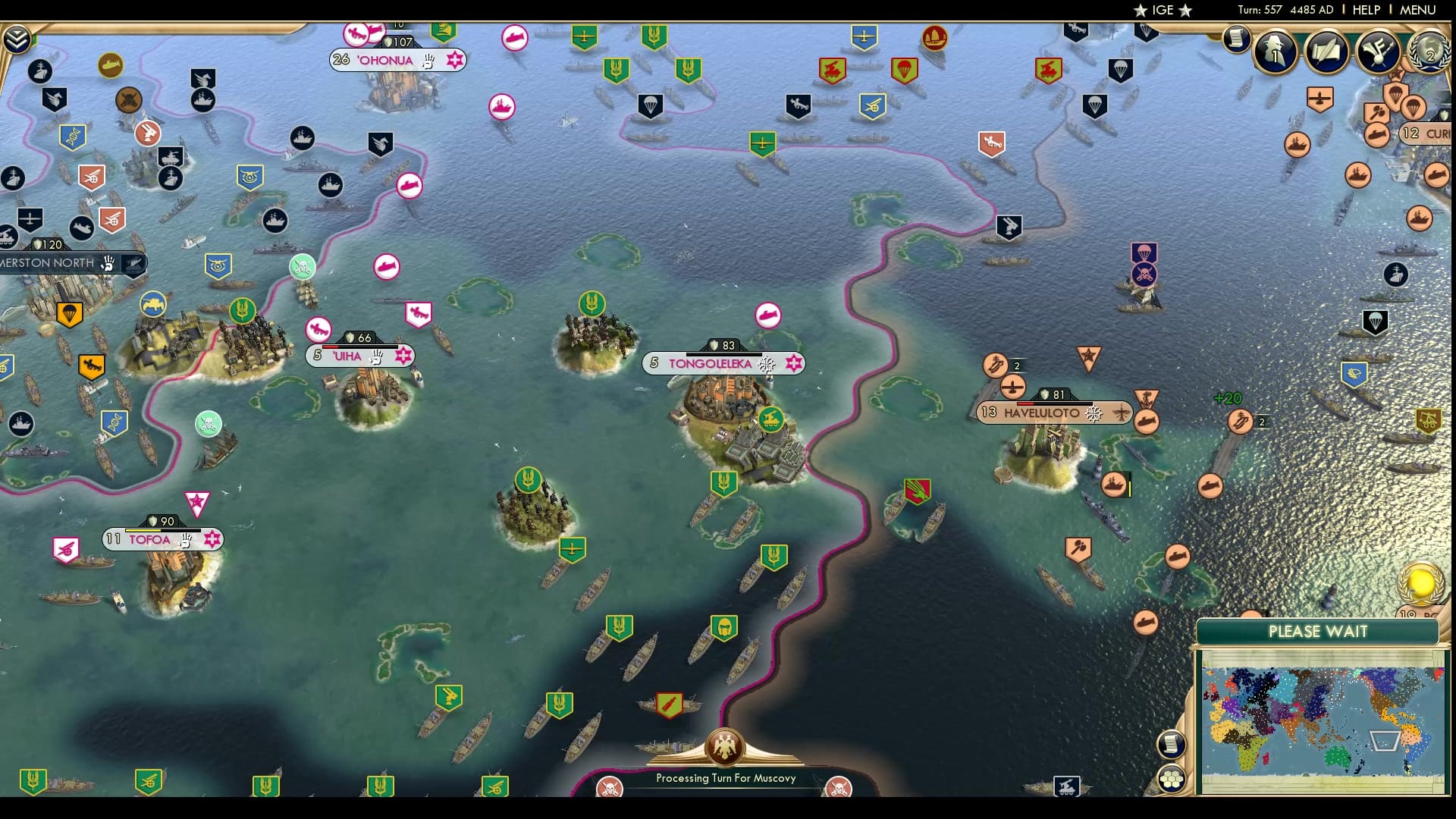
Task: Toggle strategic view with the hex icon
Action: tap(1172, 778)
